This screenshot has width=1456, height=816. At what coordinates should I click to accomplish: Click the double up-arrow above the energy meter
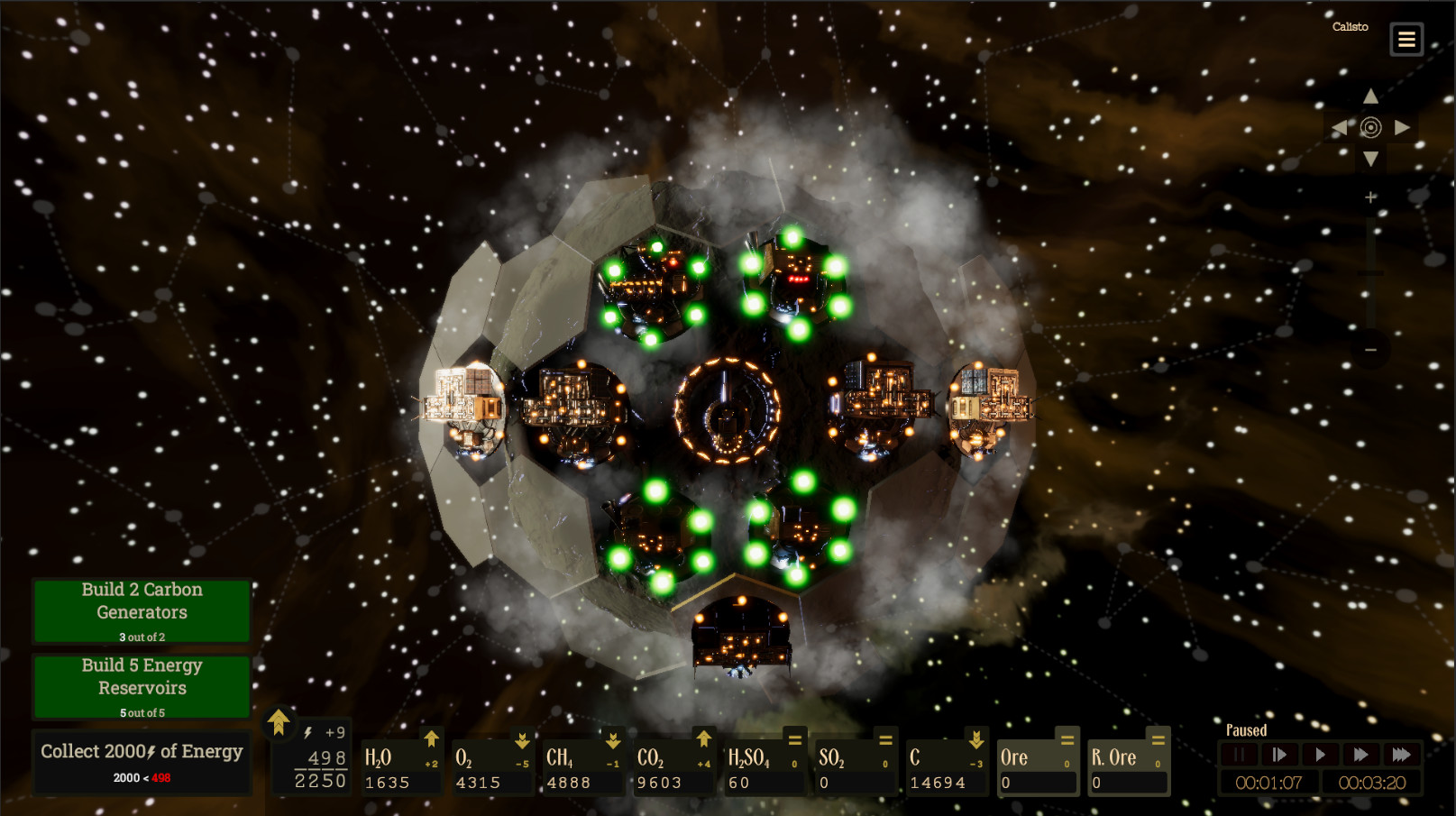coord(279,721)
